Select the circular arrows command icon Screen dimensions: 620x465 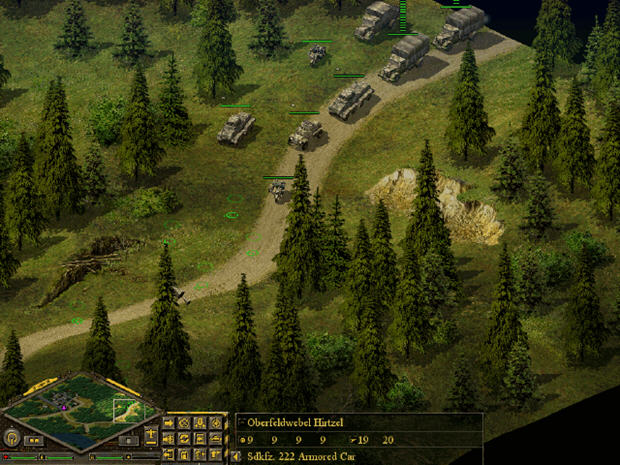[x=184, y=438]
